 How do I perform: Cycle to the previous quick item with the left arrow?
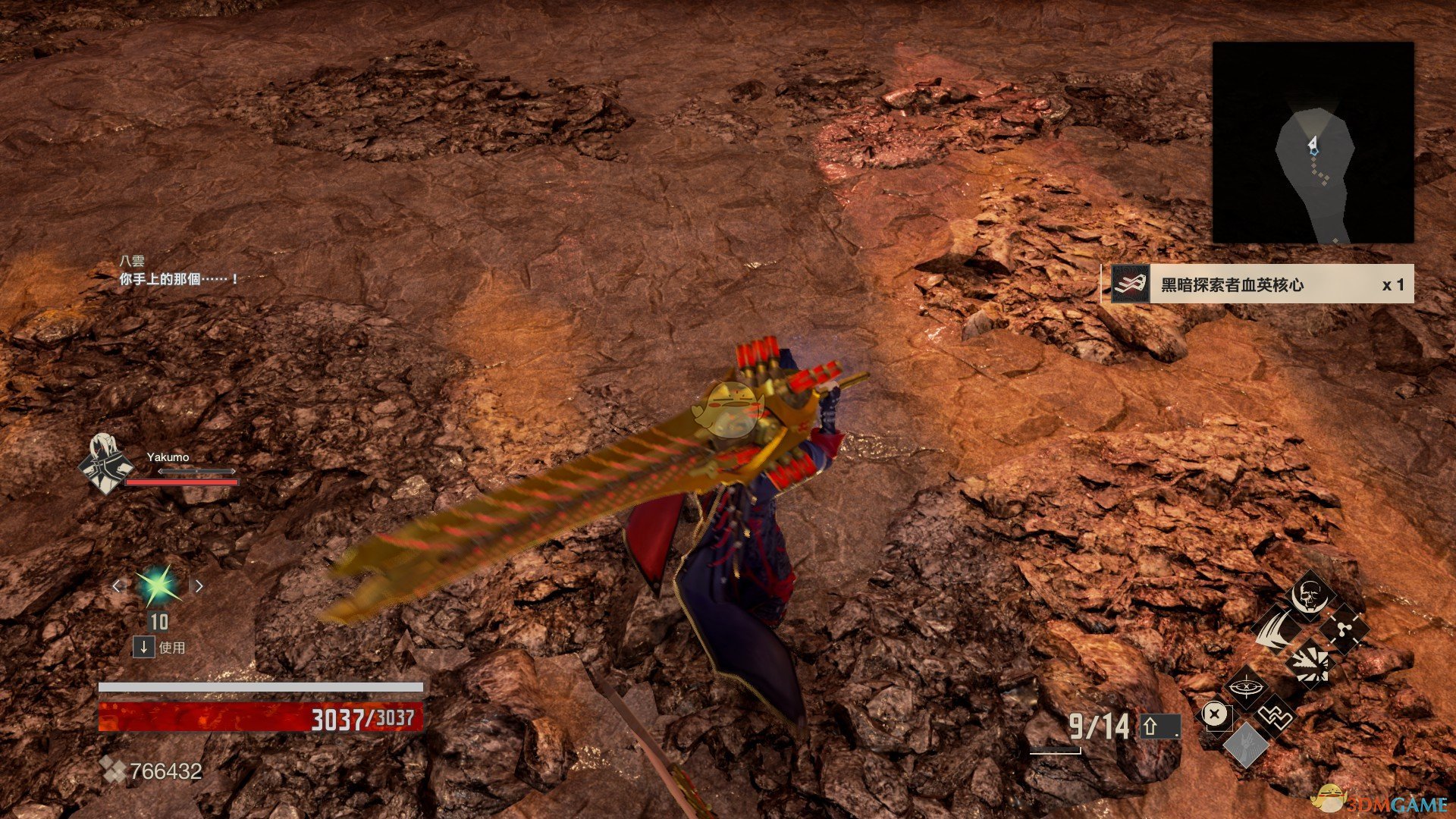coord(117,585)
